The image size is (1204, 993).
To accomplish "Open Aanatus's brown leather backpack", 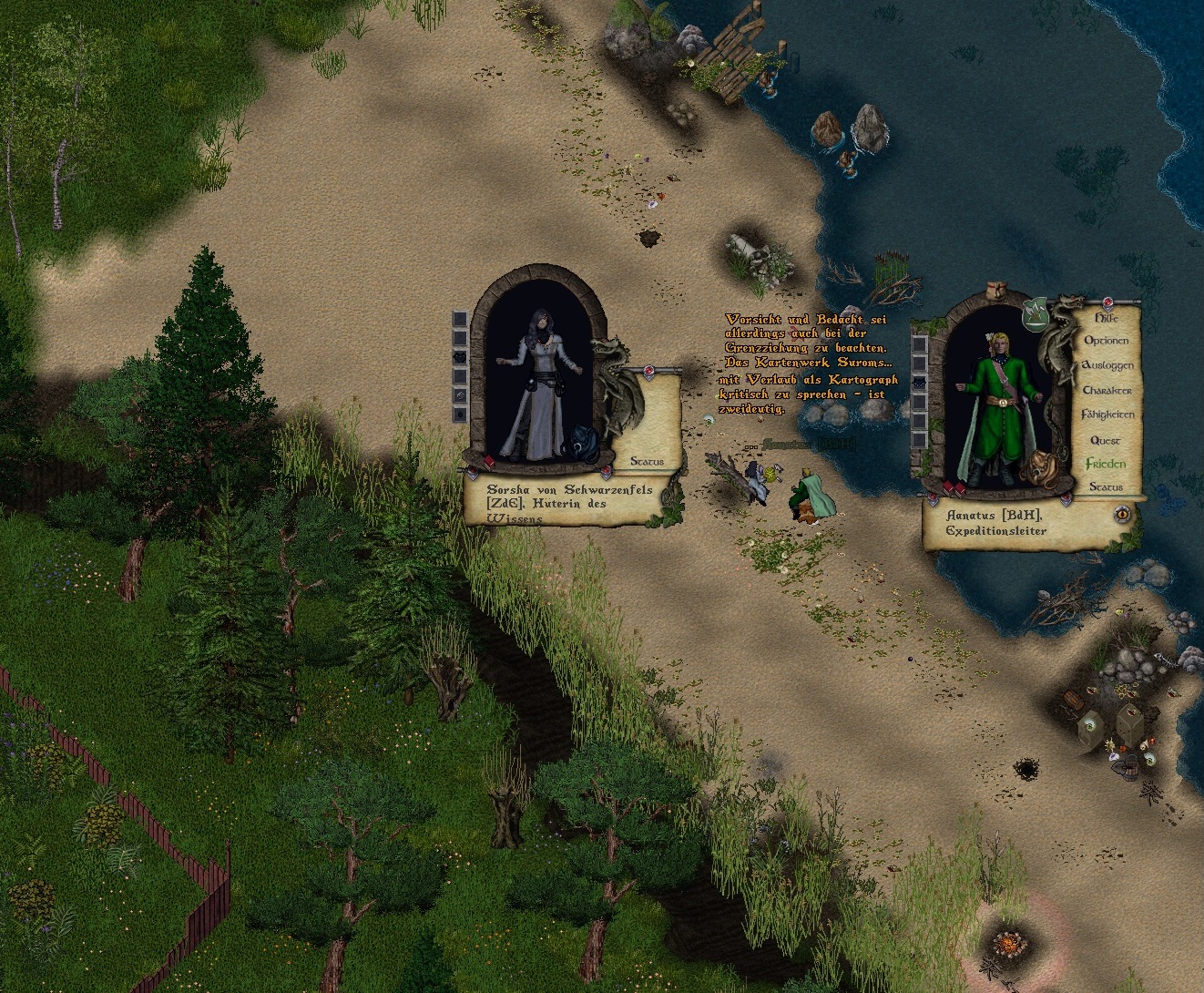I will click(x=1038, y=468).
